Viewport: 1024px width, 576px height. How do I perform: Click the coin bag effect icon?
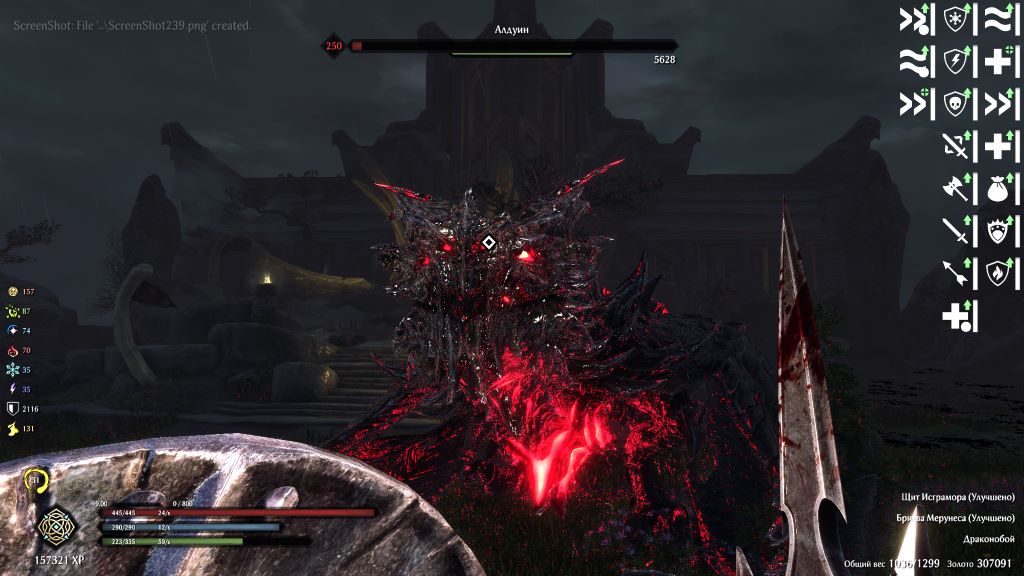[996, 188]
